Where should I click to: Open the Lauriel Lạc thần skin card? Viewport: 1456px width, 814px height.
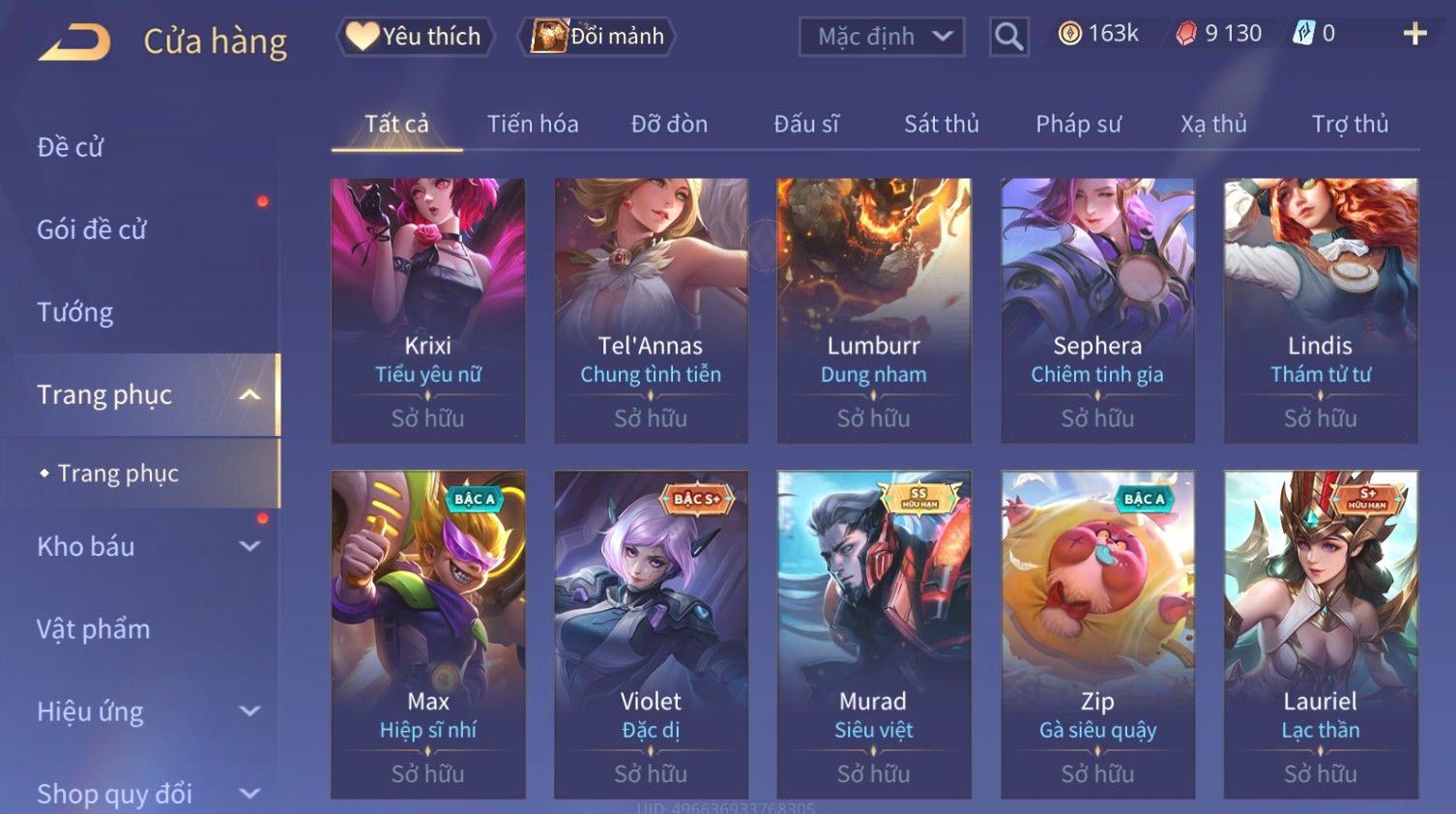[x=1321, y=633]
